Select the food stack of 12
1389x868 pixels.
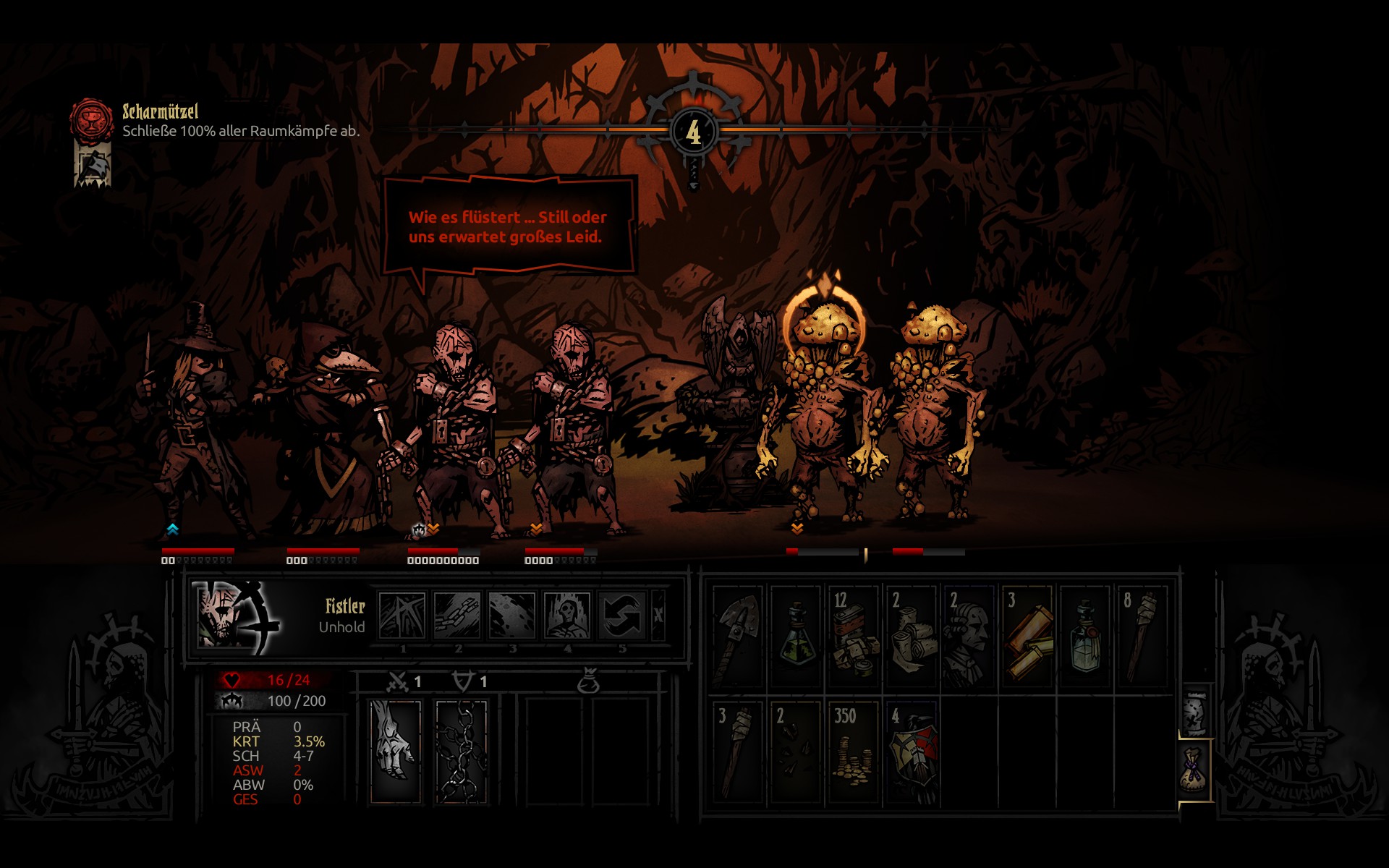(854, 637)
